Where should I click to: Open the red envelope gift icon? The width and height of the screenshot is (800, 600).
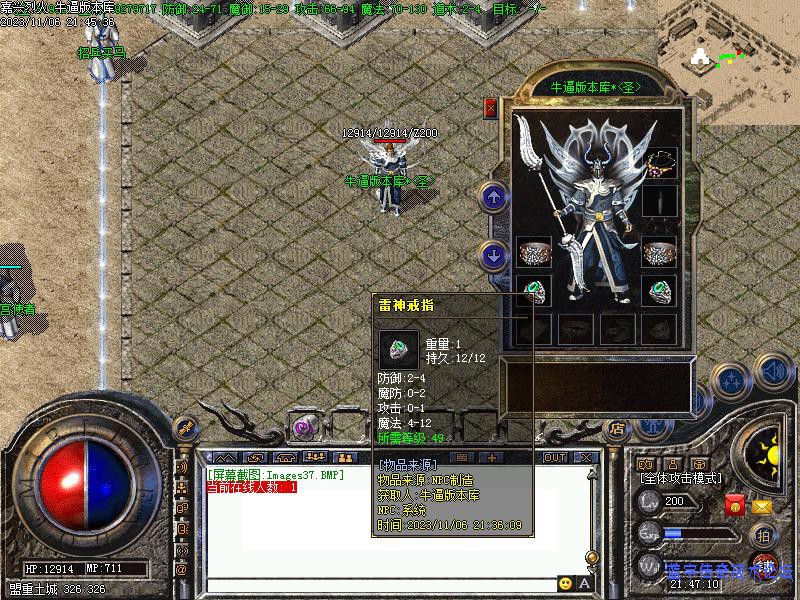735,505
